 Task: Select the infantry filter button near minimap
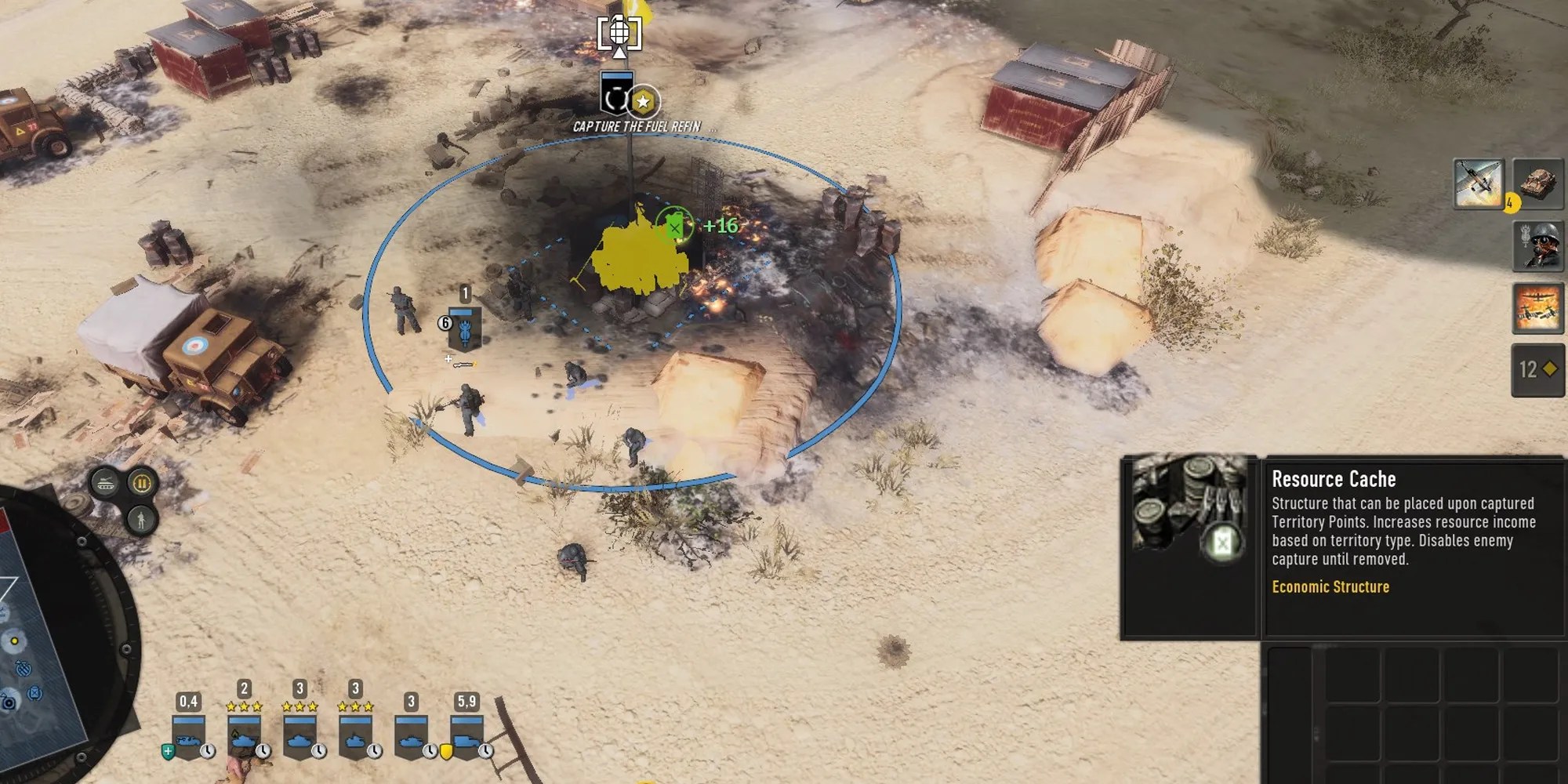point(141,519)
